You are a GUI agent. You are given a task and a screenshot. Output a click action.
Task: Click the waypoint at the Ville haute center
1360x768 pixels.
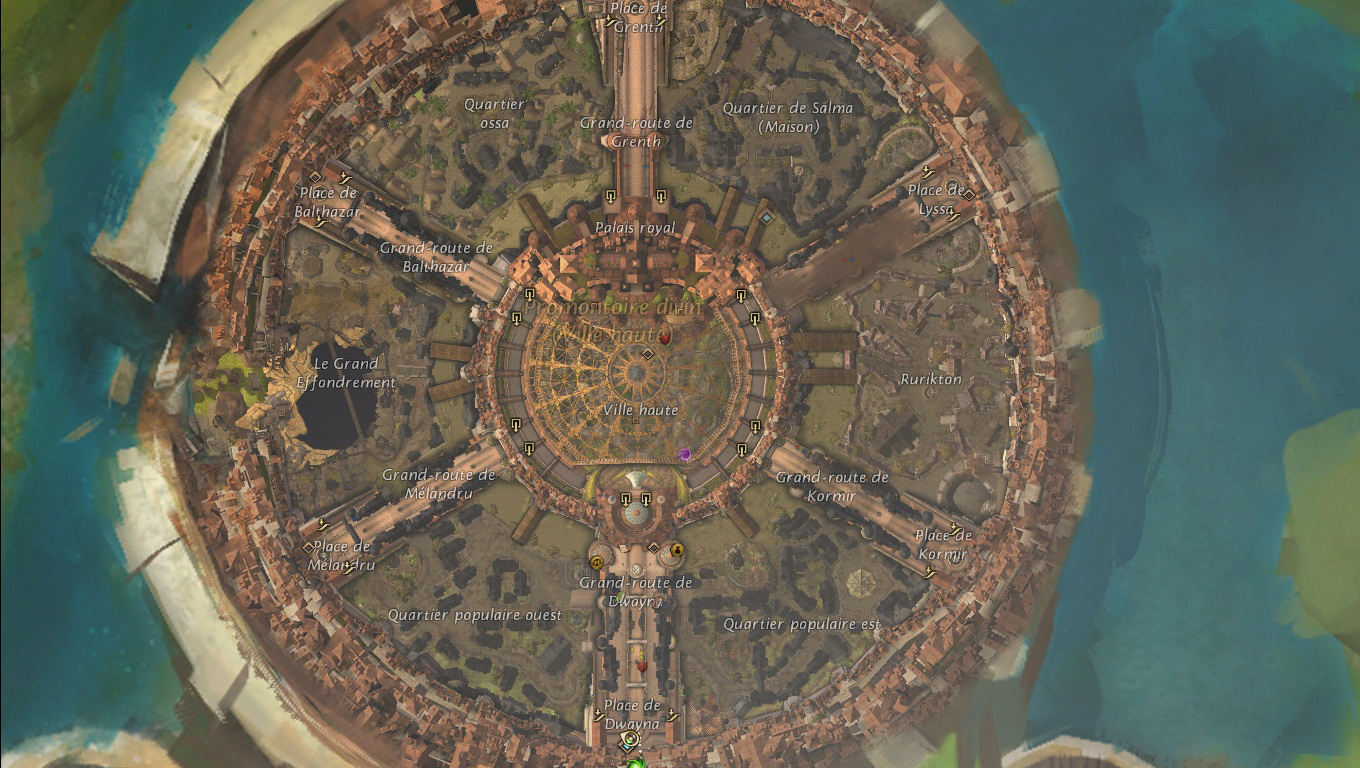647,354
